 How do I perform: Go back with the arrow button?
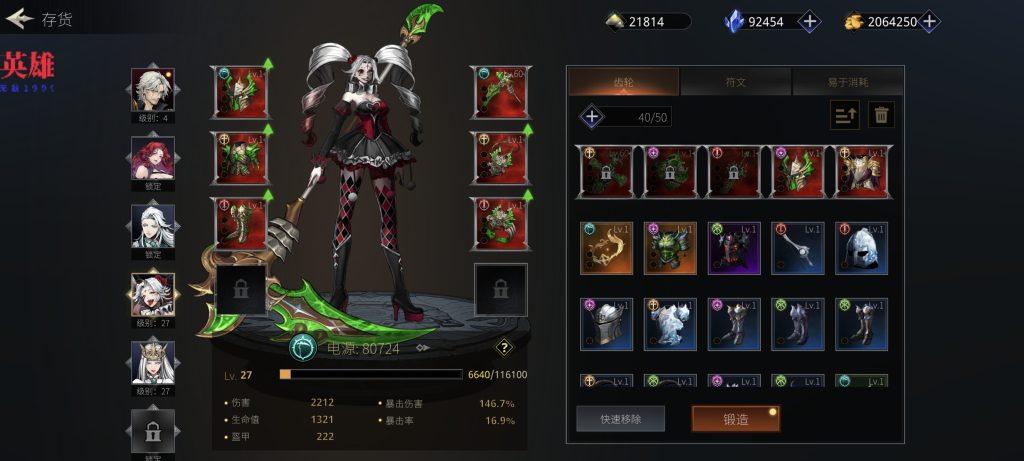pos(20,19)
